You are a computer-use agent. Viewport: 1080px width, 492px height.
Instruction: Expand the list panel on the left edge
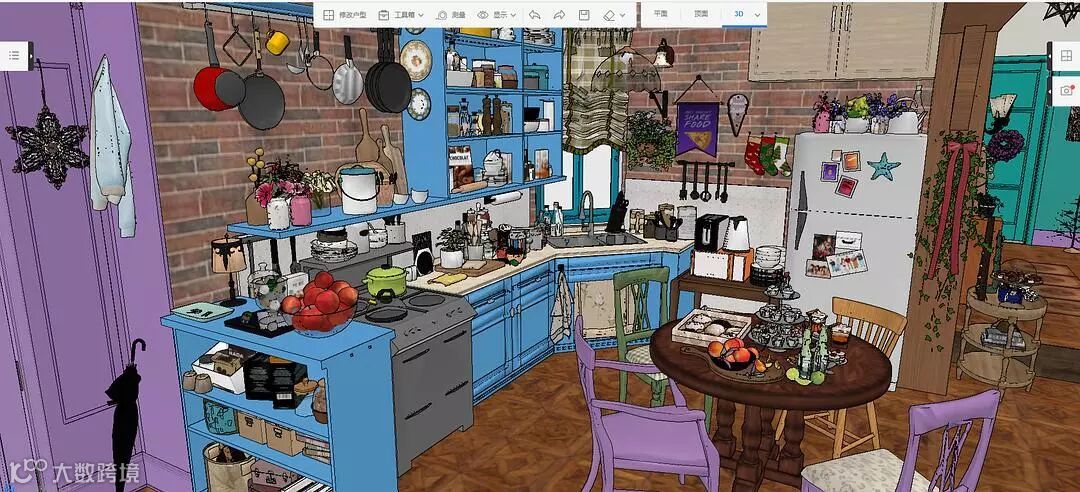14,56
